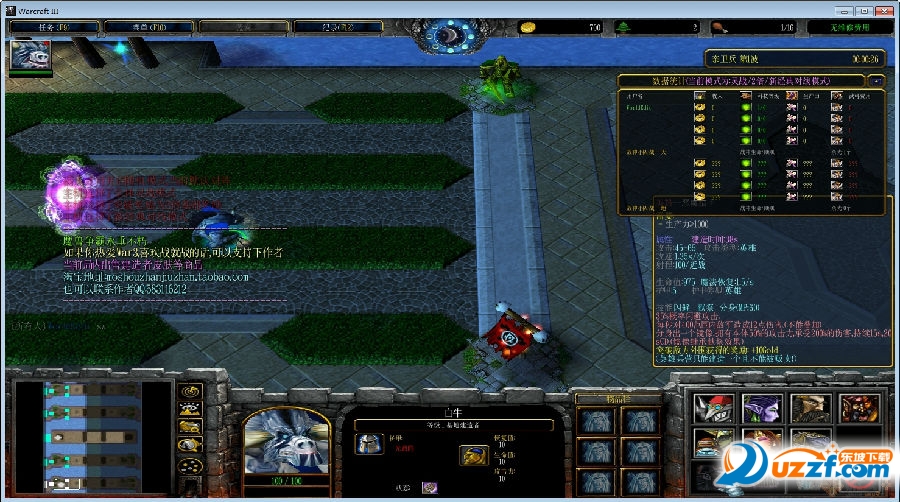The image size is (900, 502).
Task: Activate the minimap signal ping button
Action: pyautogui.click(x=189, y=391)
